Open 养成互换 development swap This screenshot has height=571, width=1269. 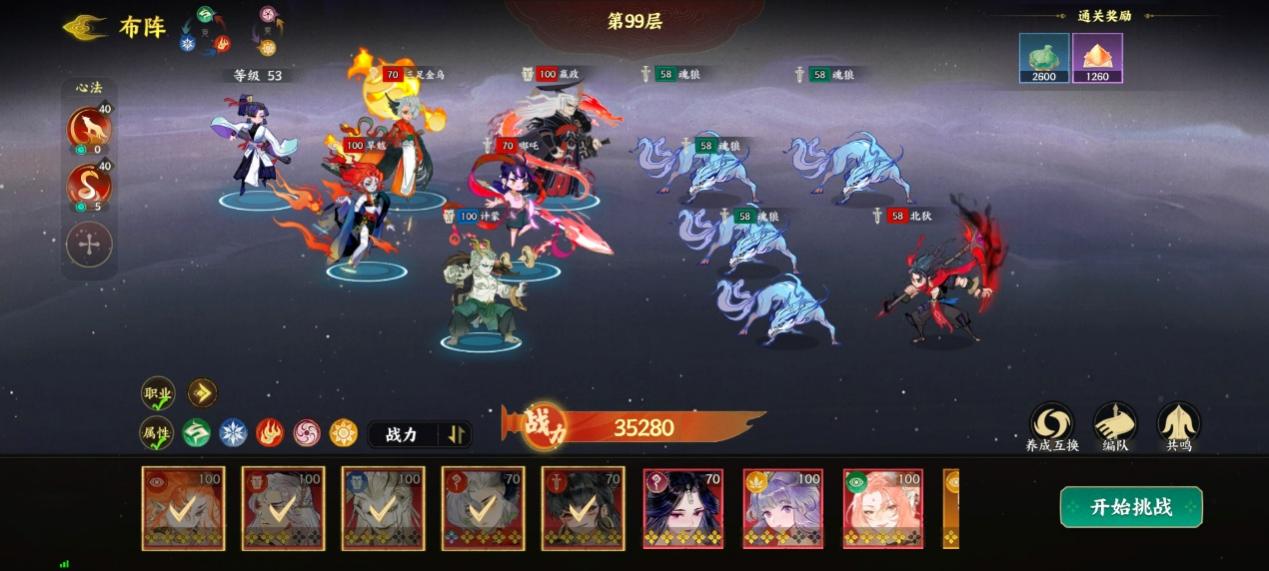1052,427
